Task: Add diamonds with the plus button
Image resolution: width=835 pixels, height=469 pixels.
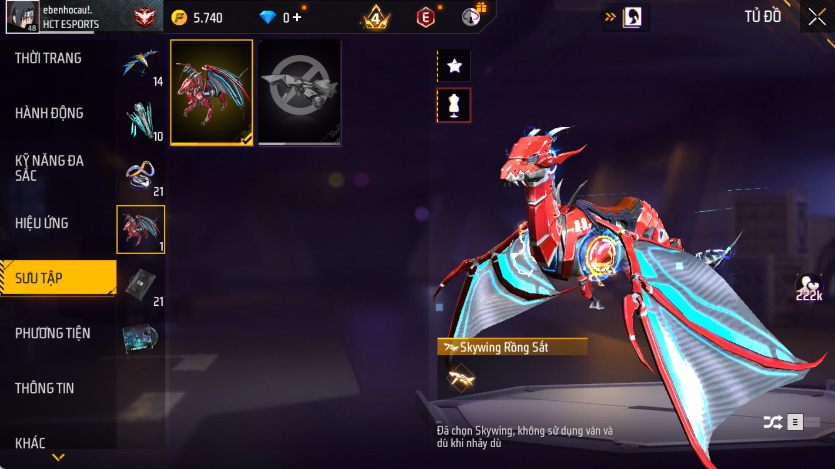Action: point(297,17)
